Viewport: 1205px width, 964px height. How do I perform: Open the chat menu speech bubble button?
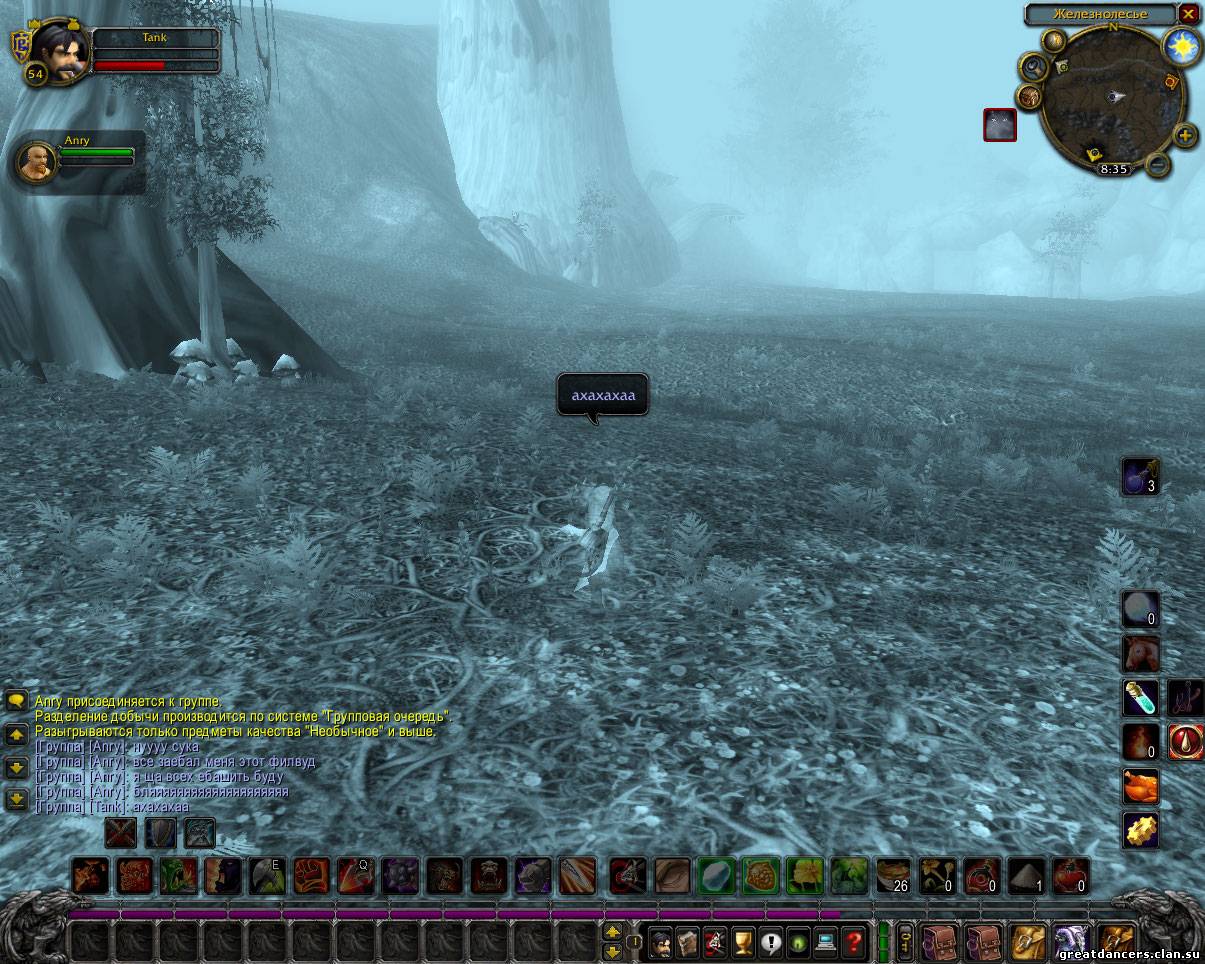pyautogui.click(x=16, y=700)
